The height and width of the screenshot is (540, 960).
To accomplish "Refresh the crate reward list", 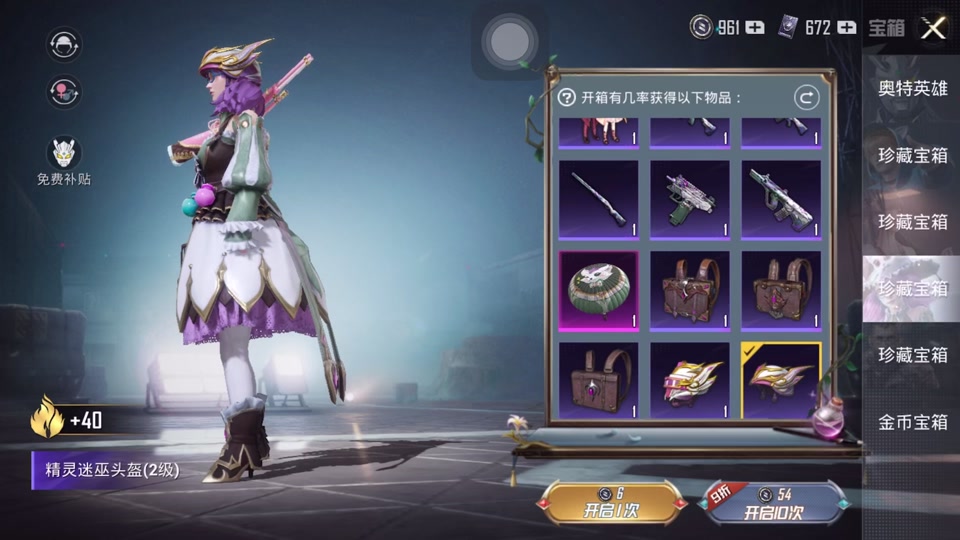I will pyautogui.click(x=806, y=97).
